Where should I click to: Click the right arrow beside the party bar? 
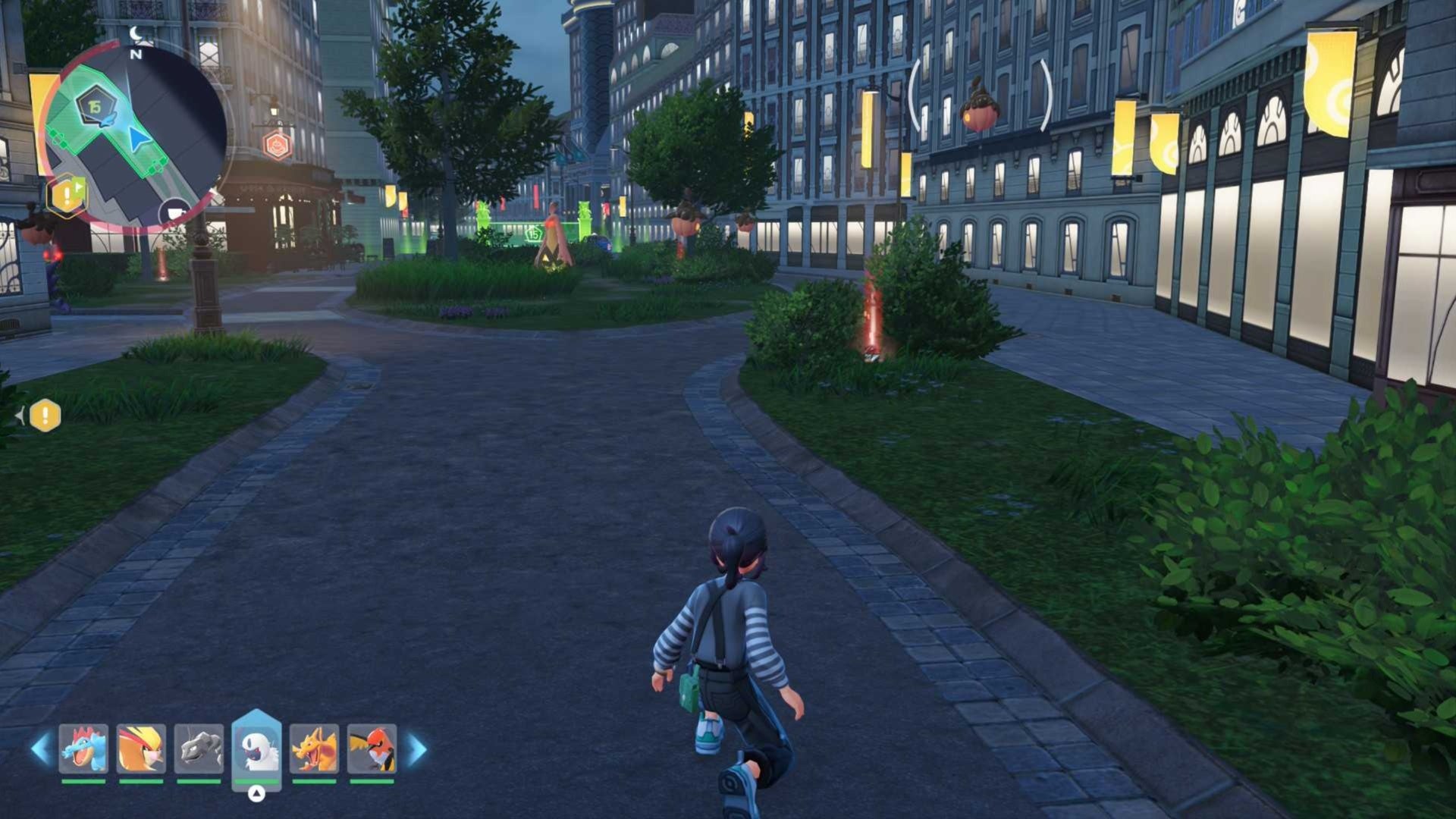tap(416, 749)
